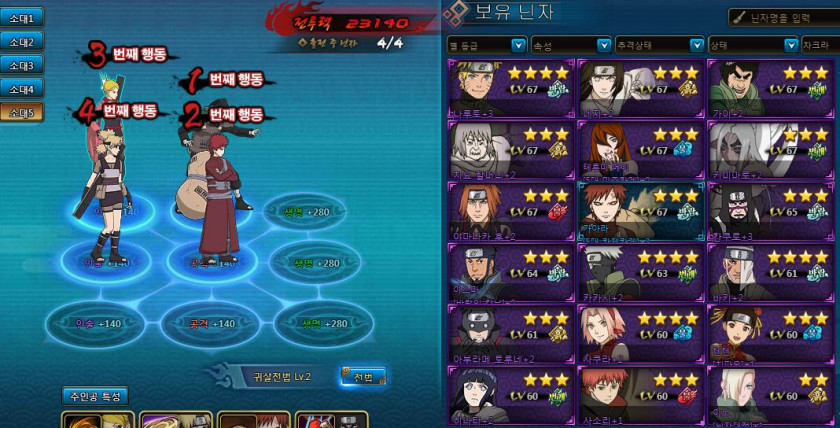Select the Naruto level 67 ninja card
The width and height of the screenshot is (840, 428).
(512, 89)
